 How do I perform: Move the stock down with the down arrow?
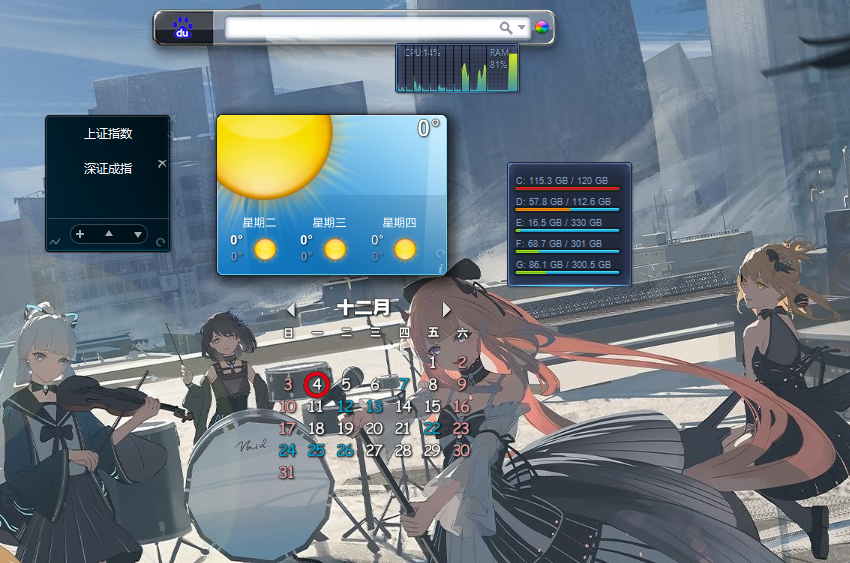(137, 234)
